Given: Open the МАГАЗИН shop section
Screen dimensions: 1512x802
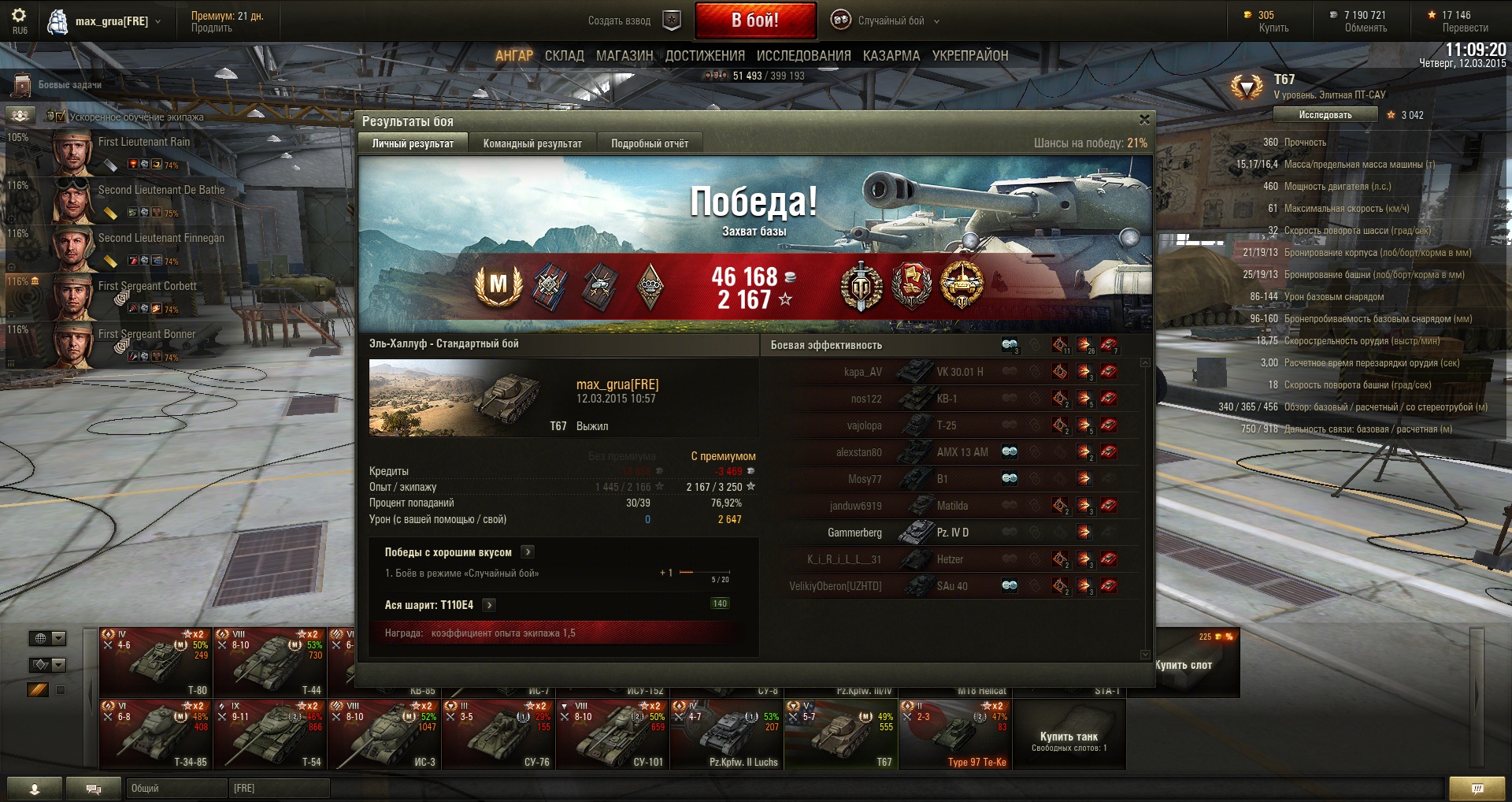Looking at the screenshot, I should pyautogui.click(x=624, y=56).
